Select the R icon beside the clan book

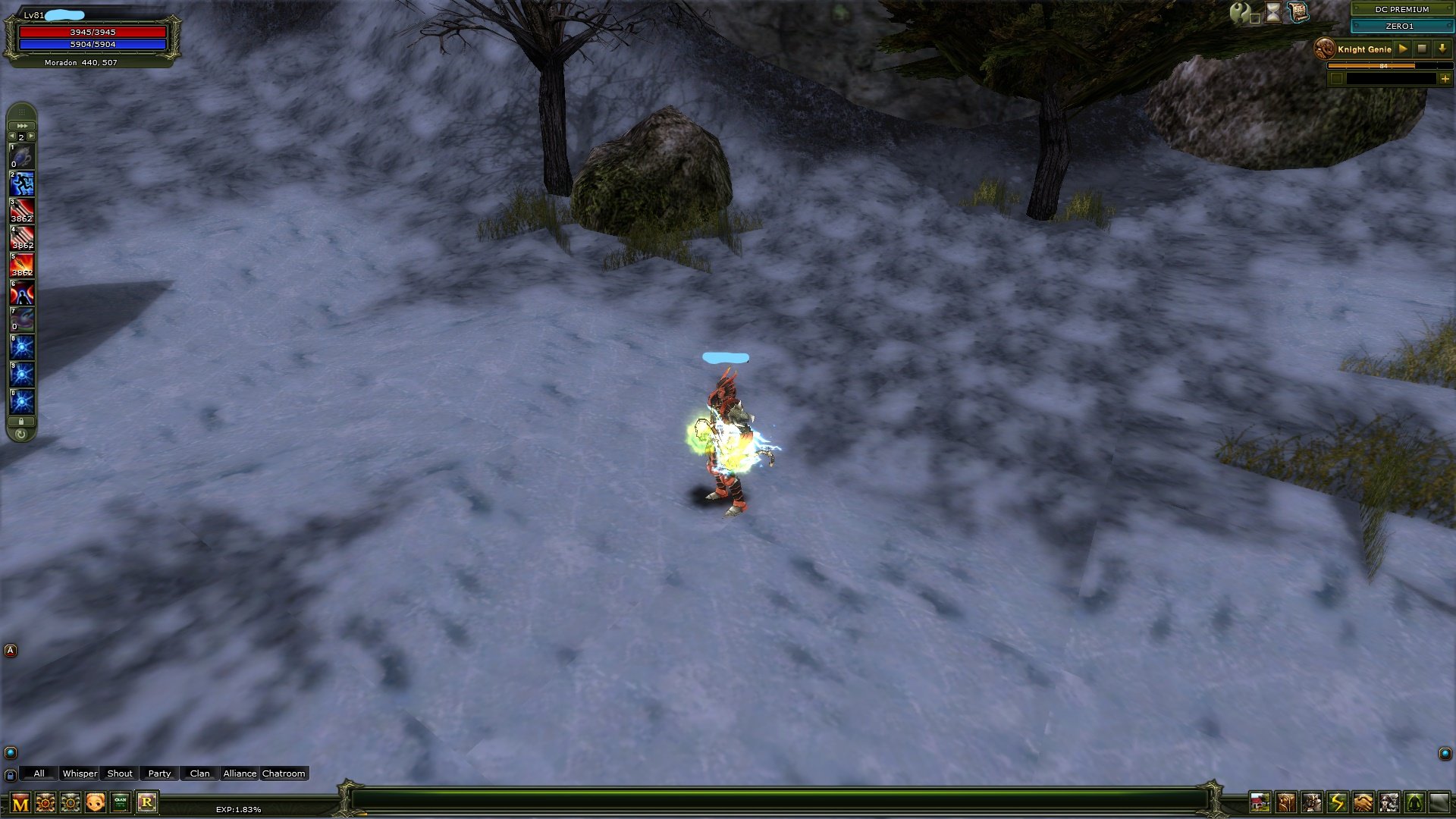tap(146, 802)
